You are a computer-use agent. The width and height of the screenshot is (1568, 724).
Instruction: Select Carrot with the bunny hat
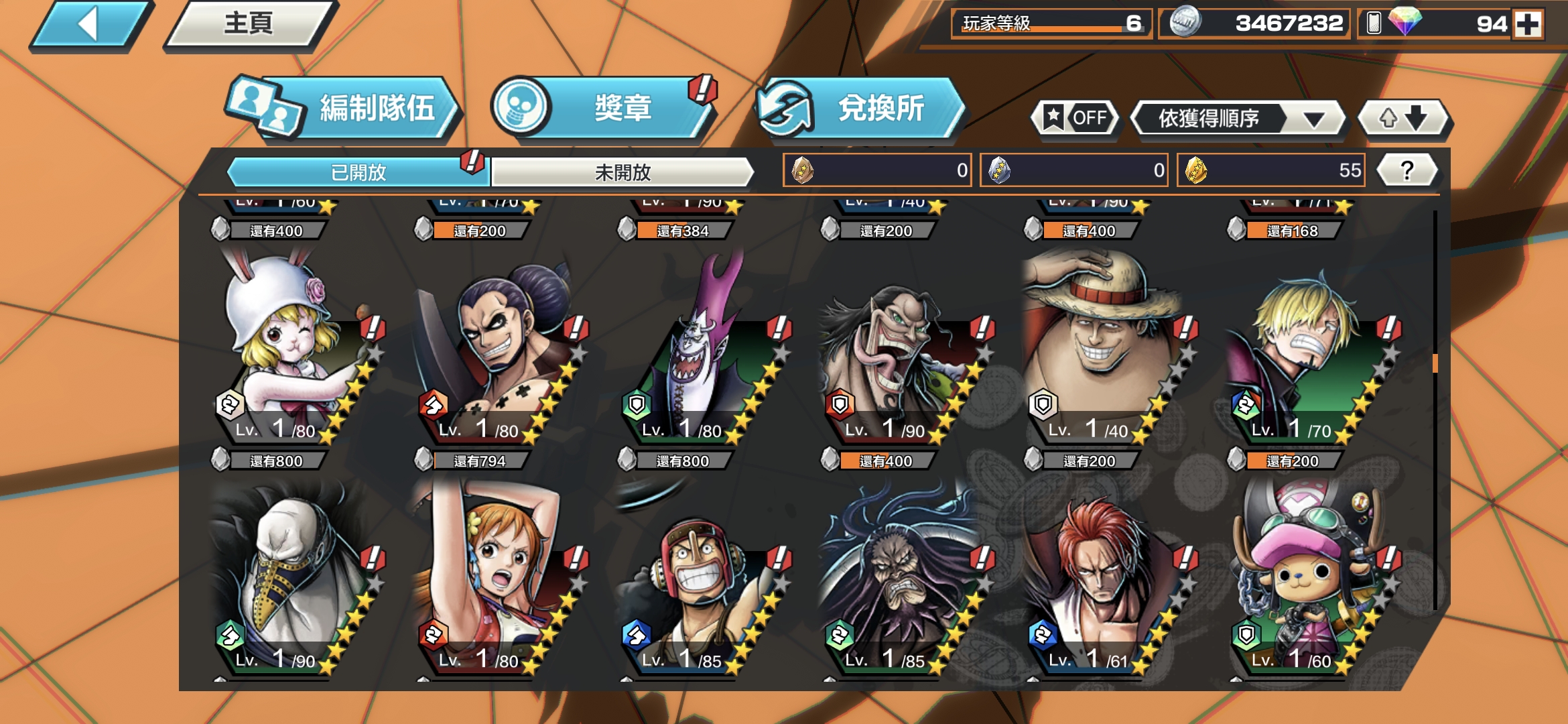coord(288,349)
